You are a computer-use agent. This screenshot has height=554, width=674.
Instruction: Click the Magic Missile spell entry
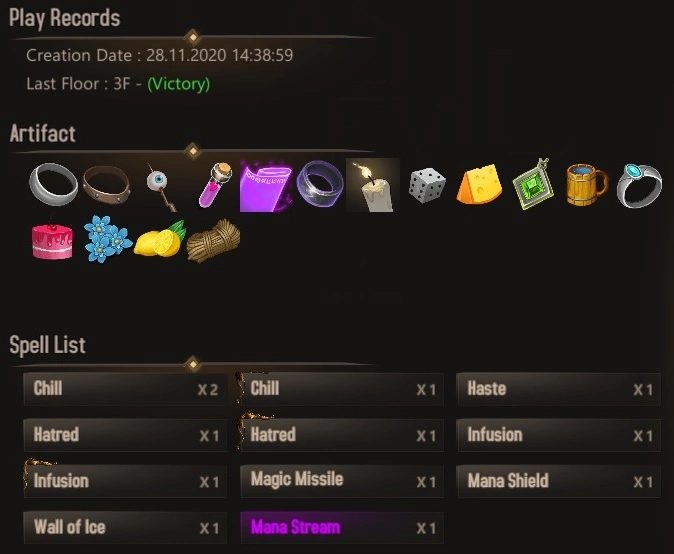(x=341, y=481)
